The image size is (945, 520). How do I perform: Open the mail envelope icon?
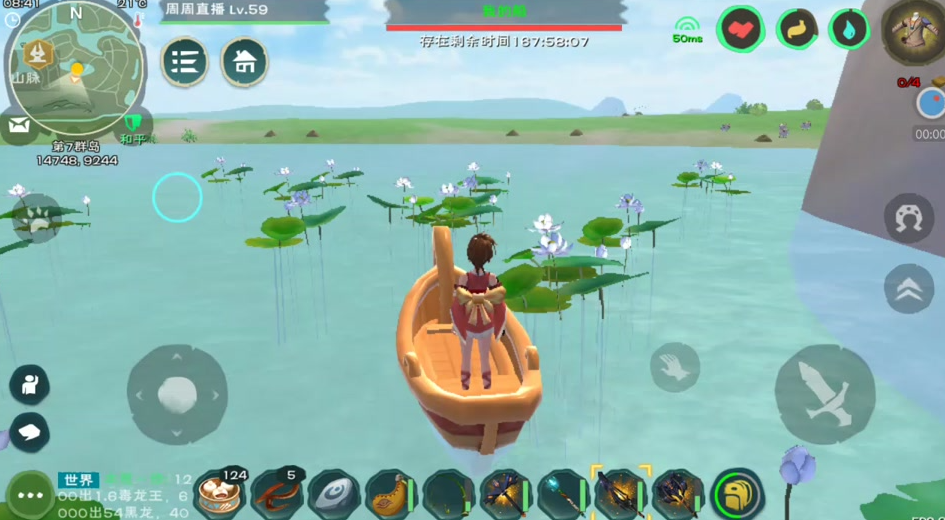click(18, 126)
